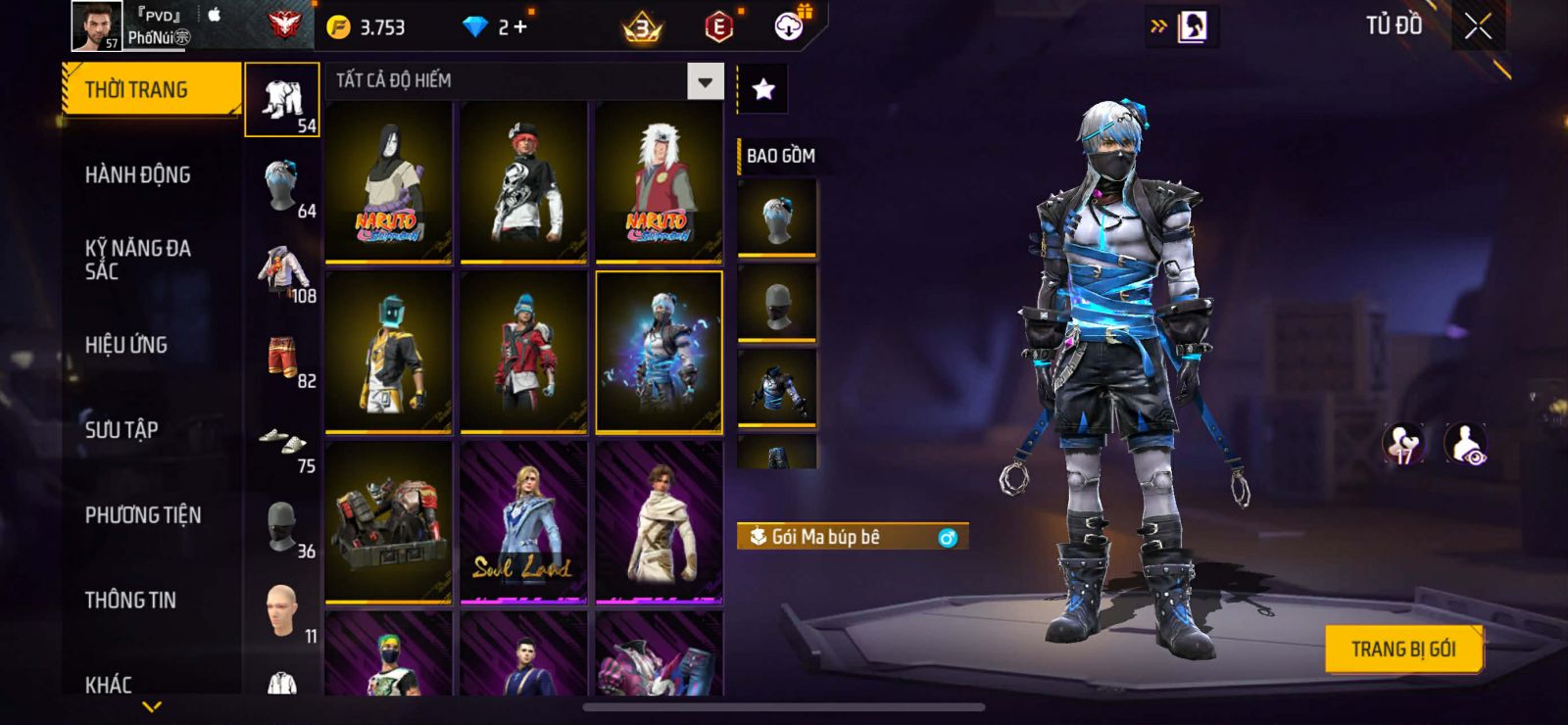Viewport: 1568px width, 725px height.
Task: Open the THỜI TRANG tab
Action: pos(150,90)
